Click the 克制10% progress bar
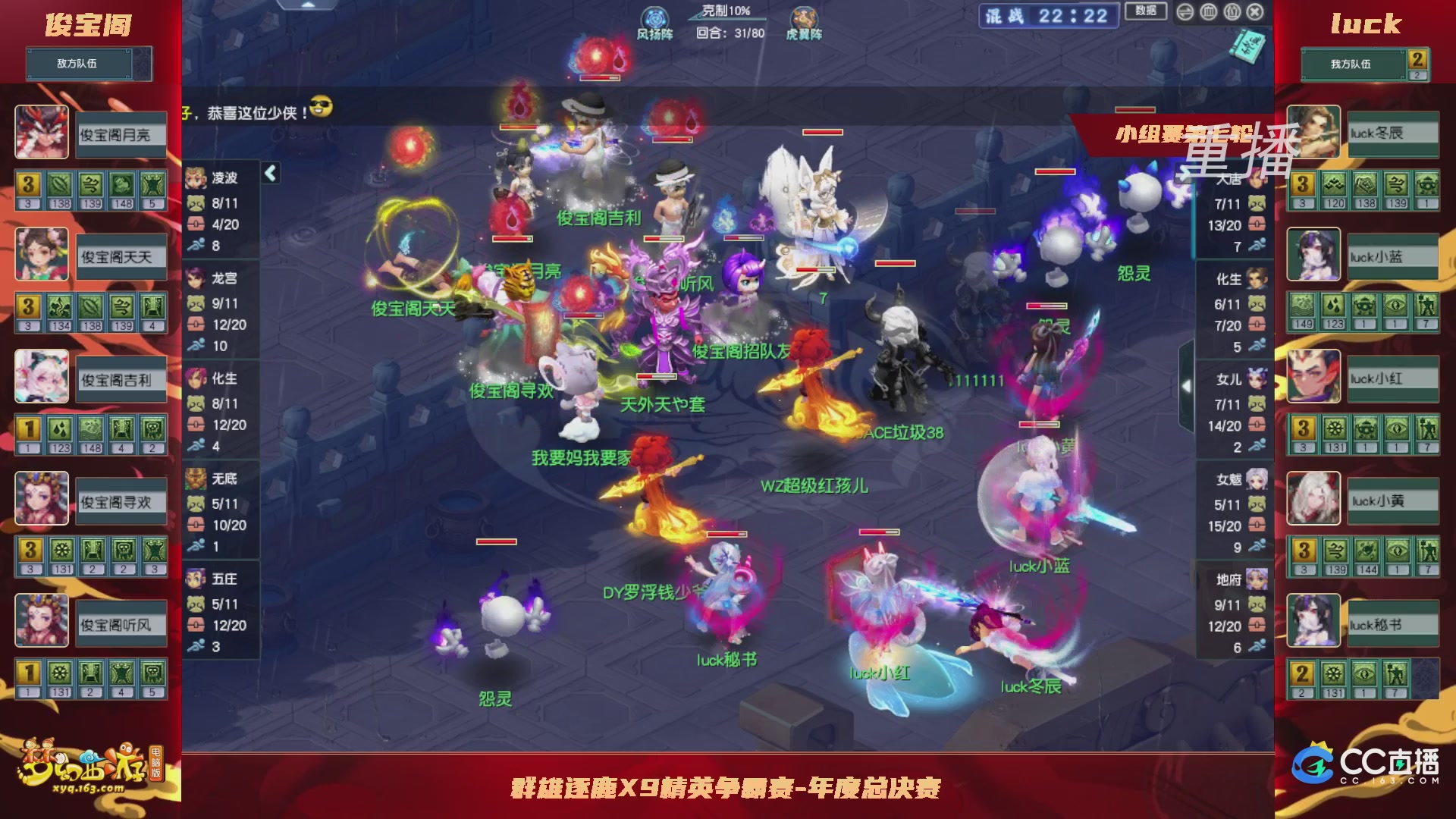Viewport: 1456px width, 819px height. 728,19
